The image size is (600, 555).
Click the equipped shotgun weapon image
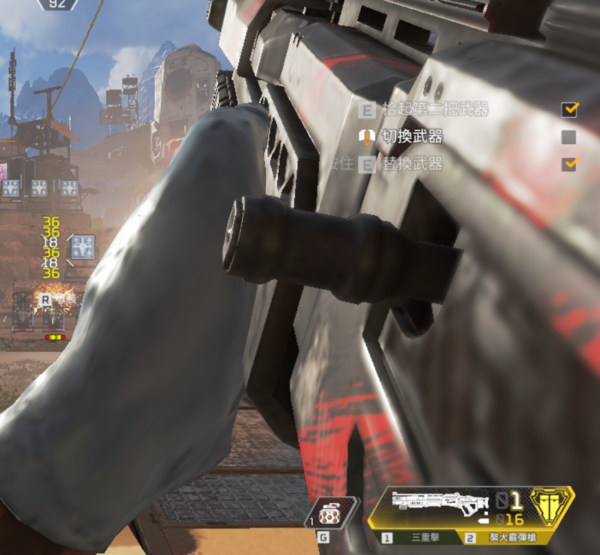click(x=435, y=502)
